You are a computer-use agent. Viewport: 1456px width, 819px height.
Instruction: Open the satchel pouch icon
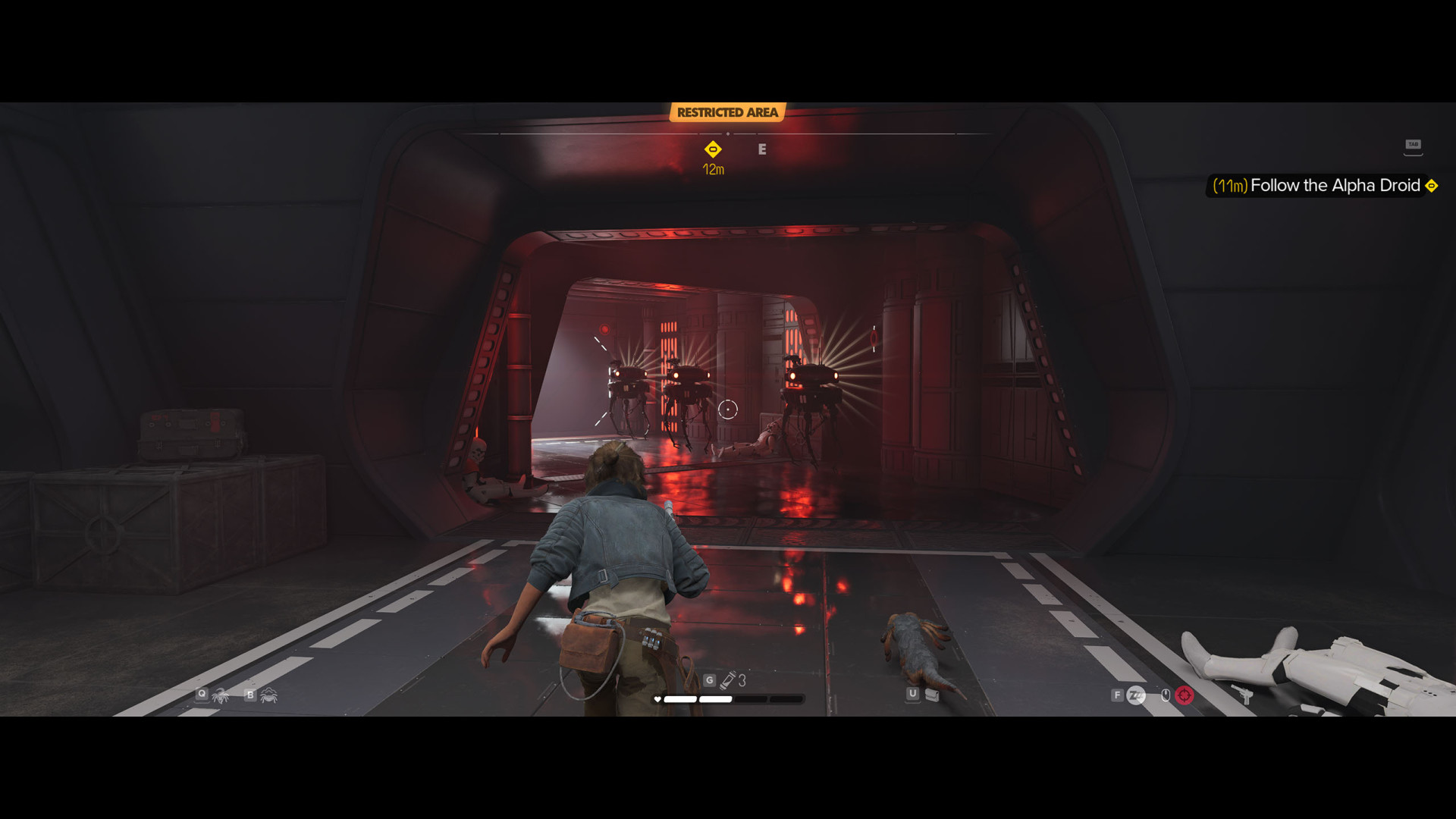tap(933, 695)
